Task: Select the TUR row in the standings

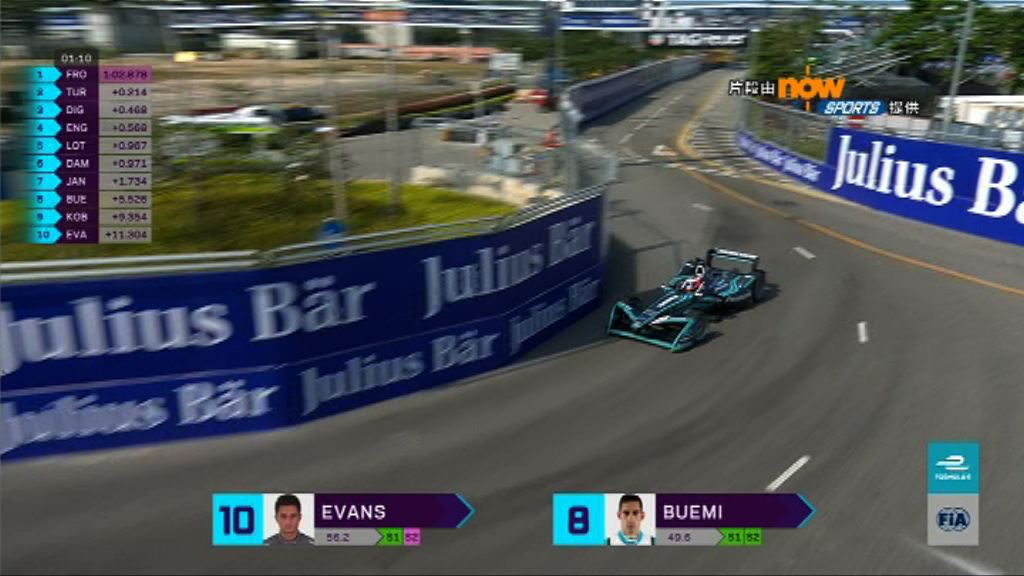Action: pos(90,92)
